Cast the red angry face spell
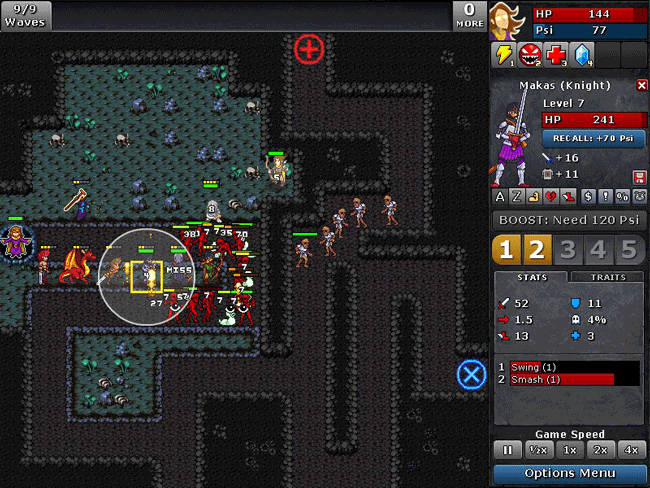The height and width of the screenshot is (488, 650). [x=530, y=55]
